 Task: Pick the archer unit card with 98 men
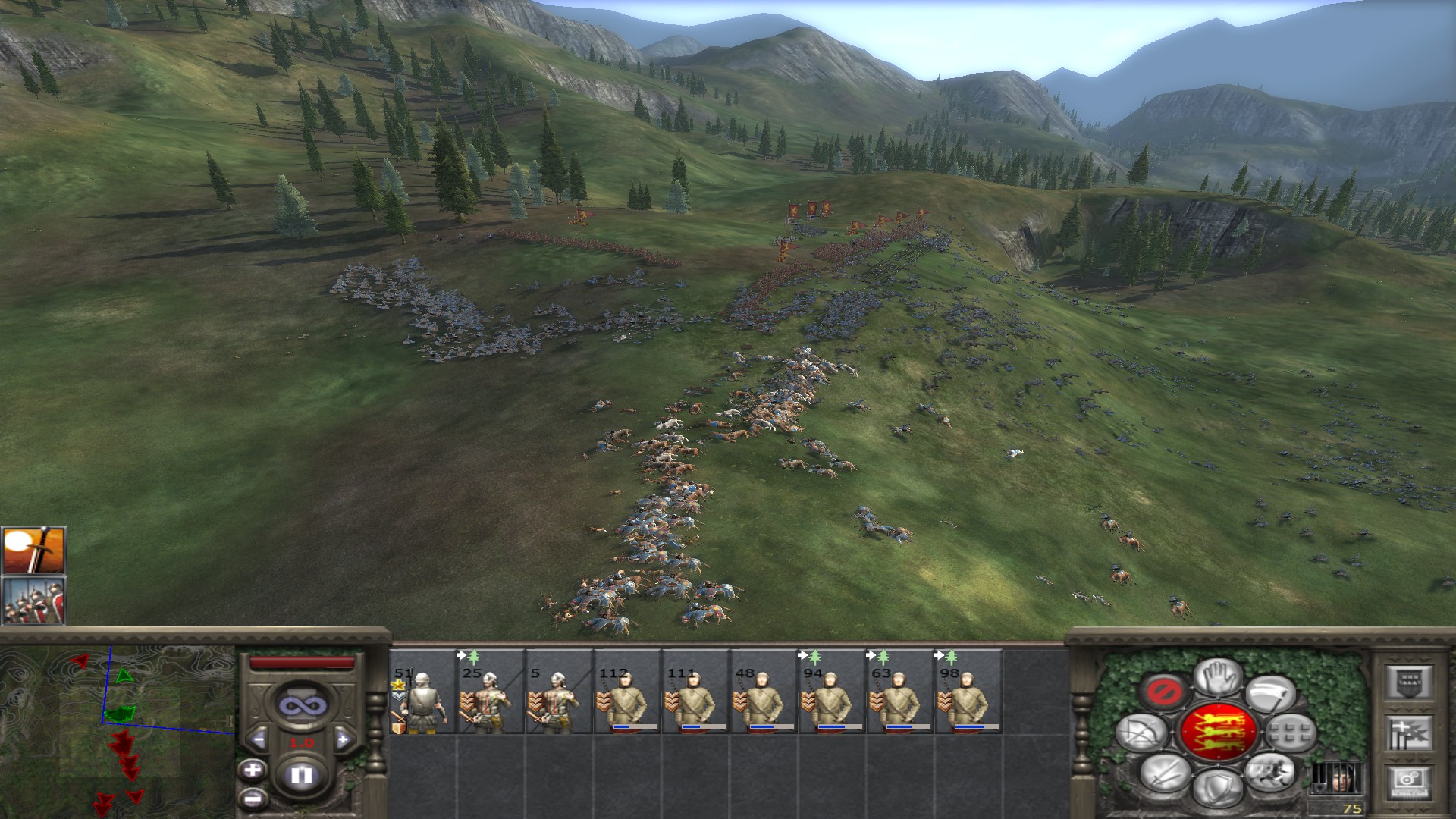coord(968,691)
